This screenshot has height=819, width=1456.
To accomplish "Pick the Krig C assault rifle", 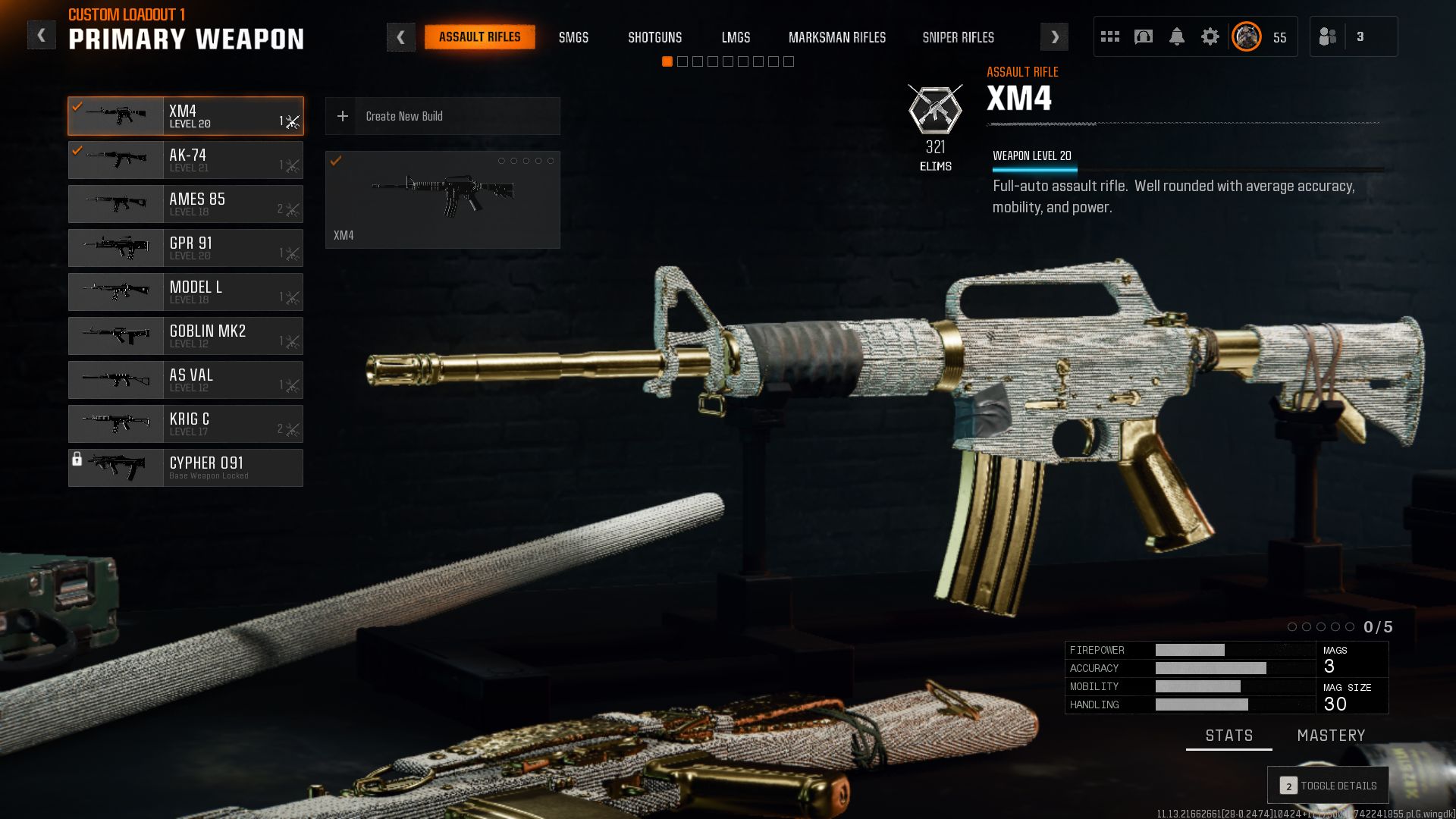I will [x=186, y=424].
